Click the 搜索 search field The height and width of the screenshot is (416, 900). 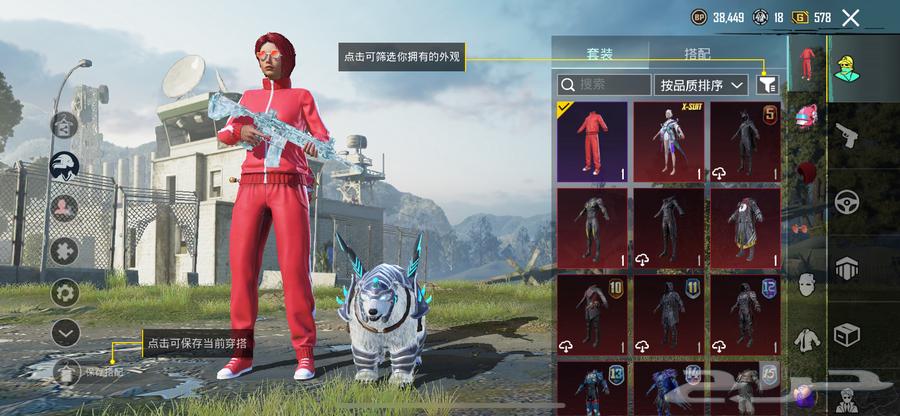click(602, 86)
